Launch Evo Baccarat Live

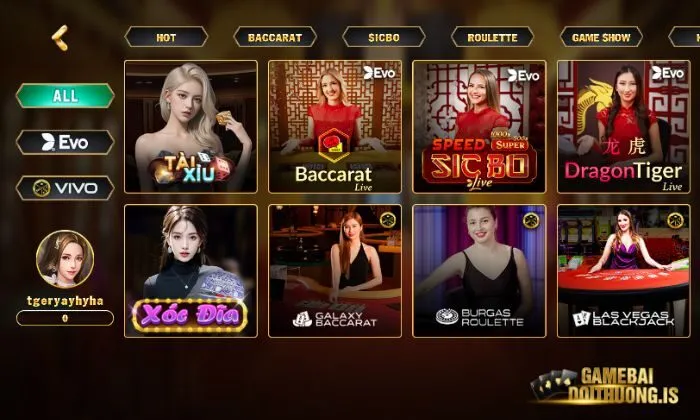pyautogui.click(x=334, y=126)
